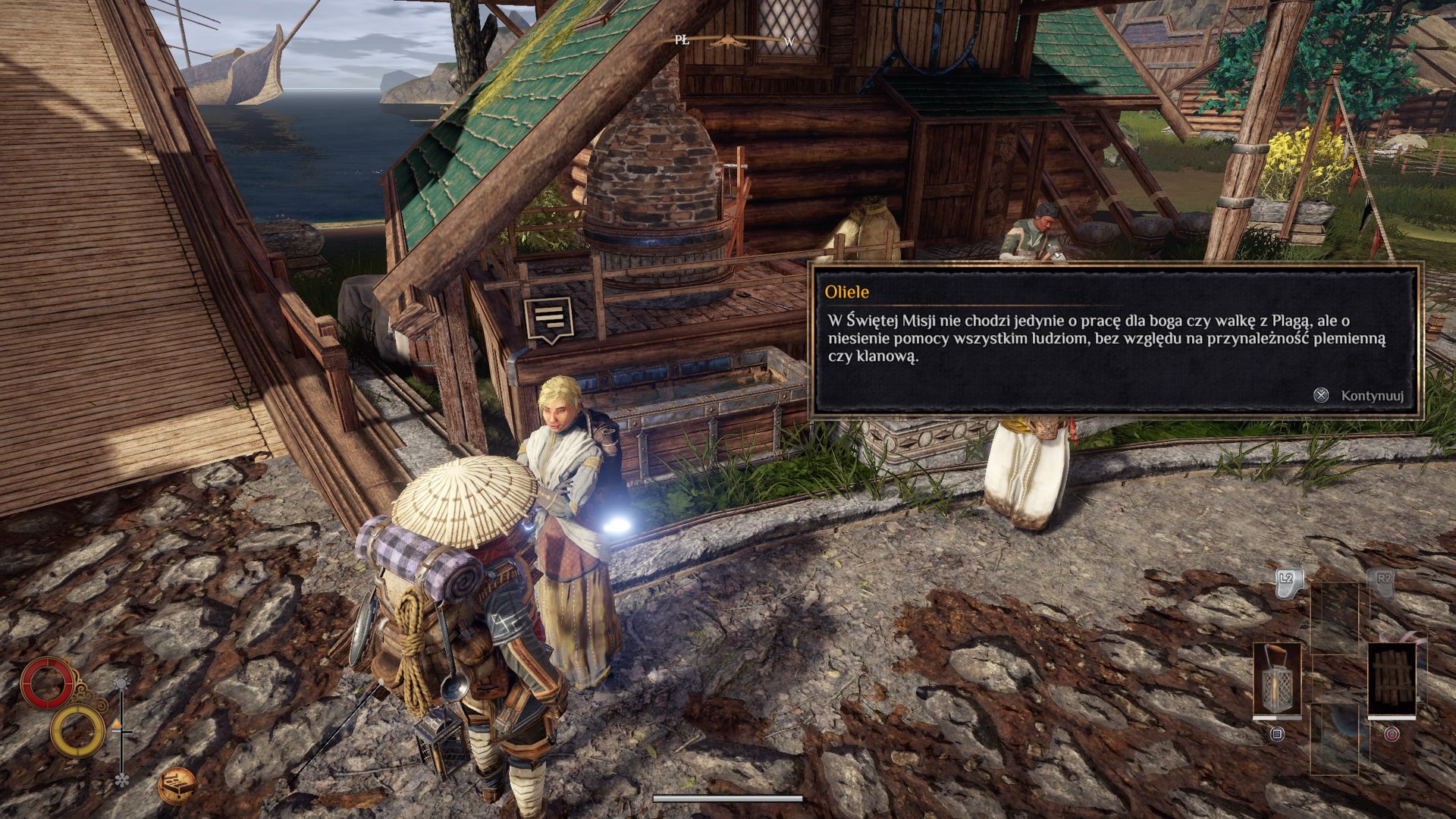The height and width of the screenshot is (819, 1456).
Task: Select the lantern quick slot
Action: (1277, 680)
